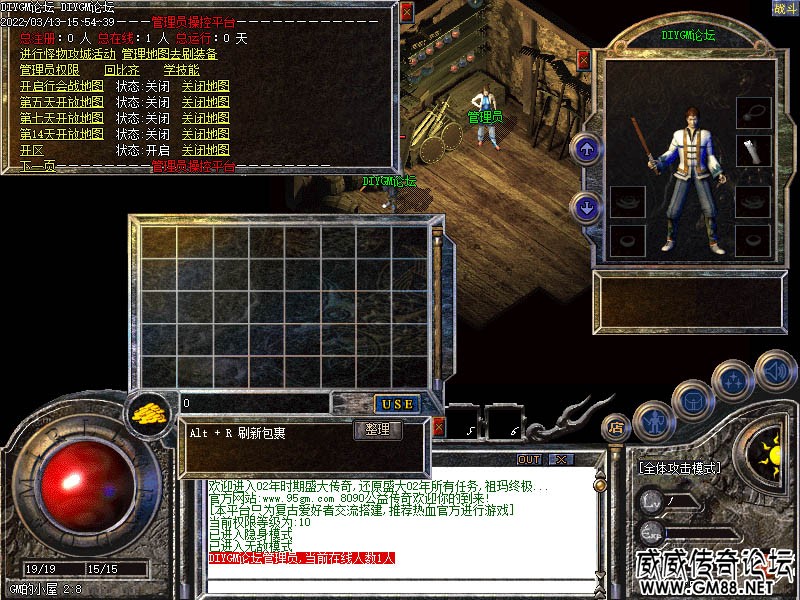This screenshot has height=600, width=800.
Task: Select 管理地图去刷装备 option
Action: pyautogui.click(x=169, y=54)
